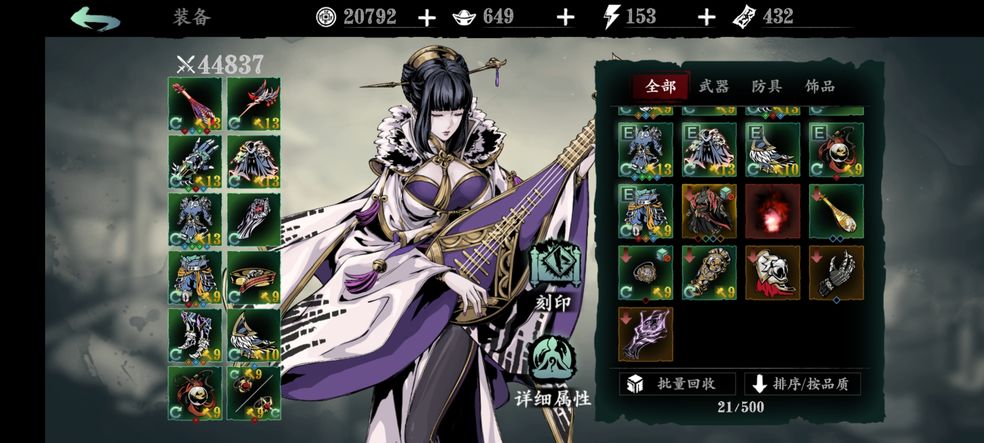Select the equipped armored boots slot

tap(195, 334)
